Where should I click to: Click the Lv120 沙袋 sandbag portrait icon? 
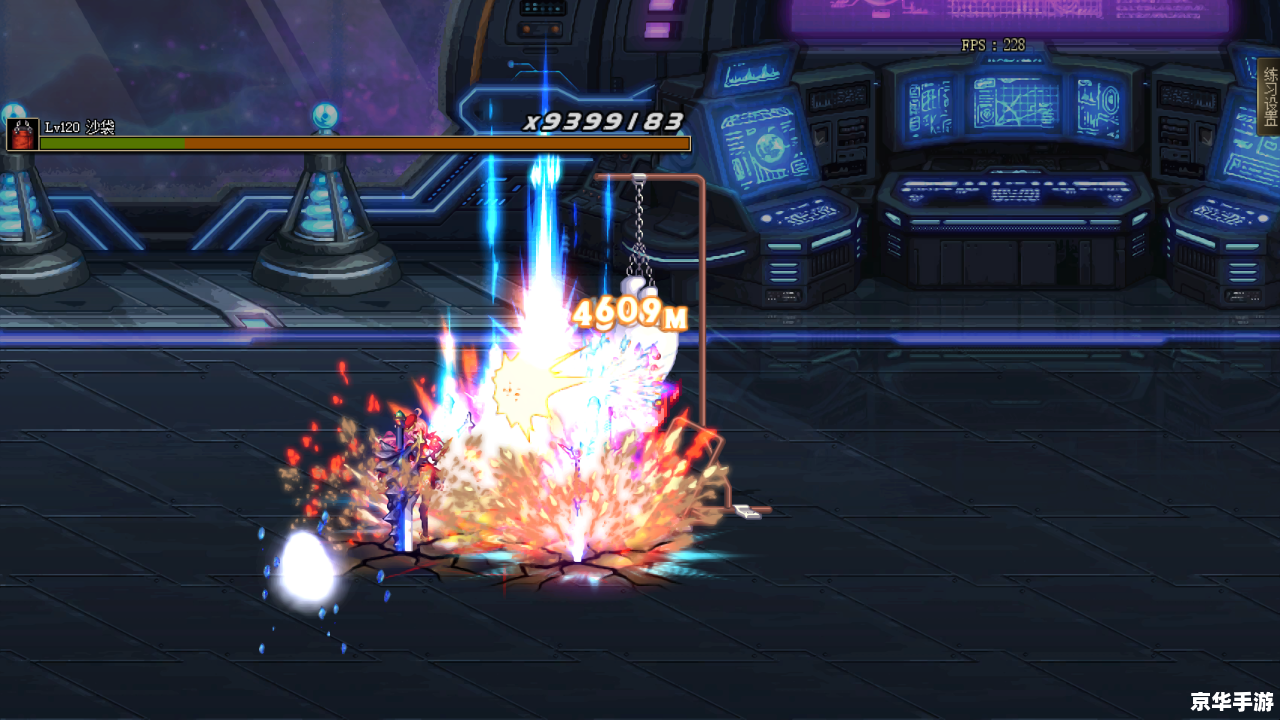click(x=22, y=135)
